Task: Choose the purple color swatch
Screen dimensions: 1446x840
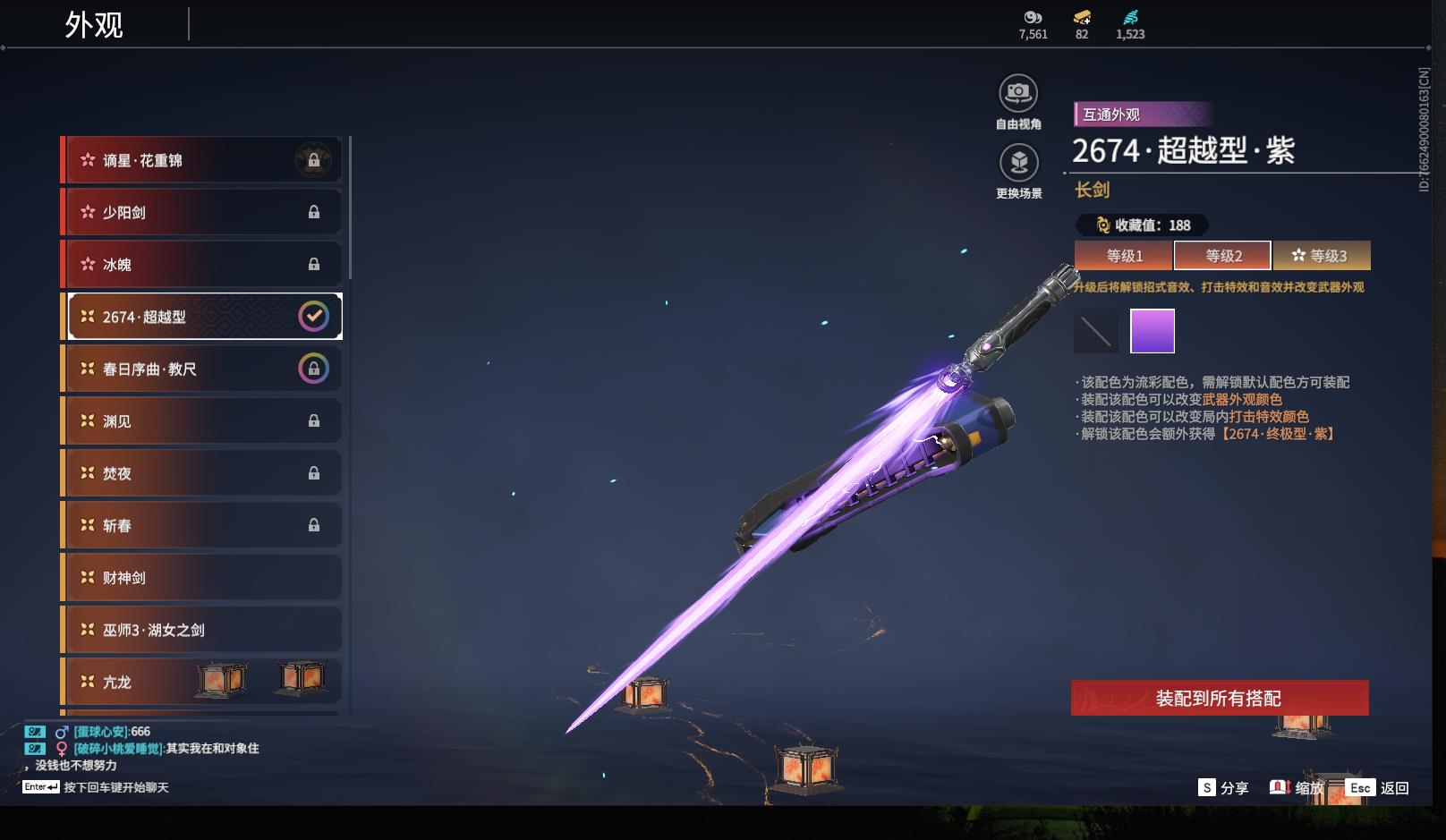Action: click(x=1153, y=332)
